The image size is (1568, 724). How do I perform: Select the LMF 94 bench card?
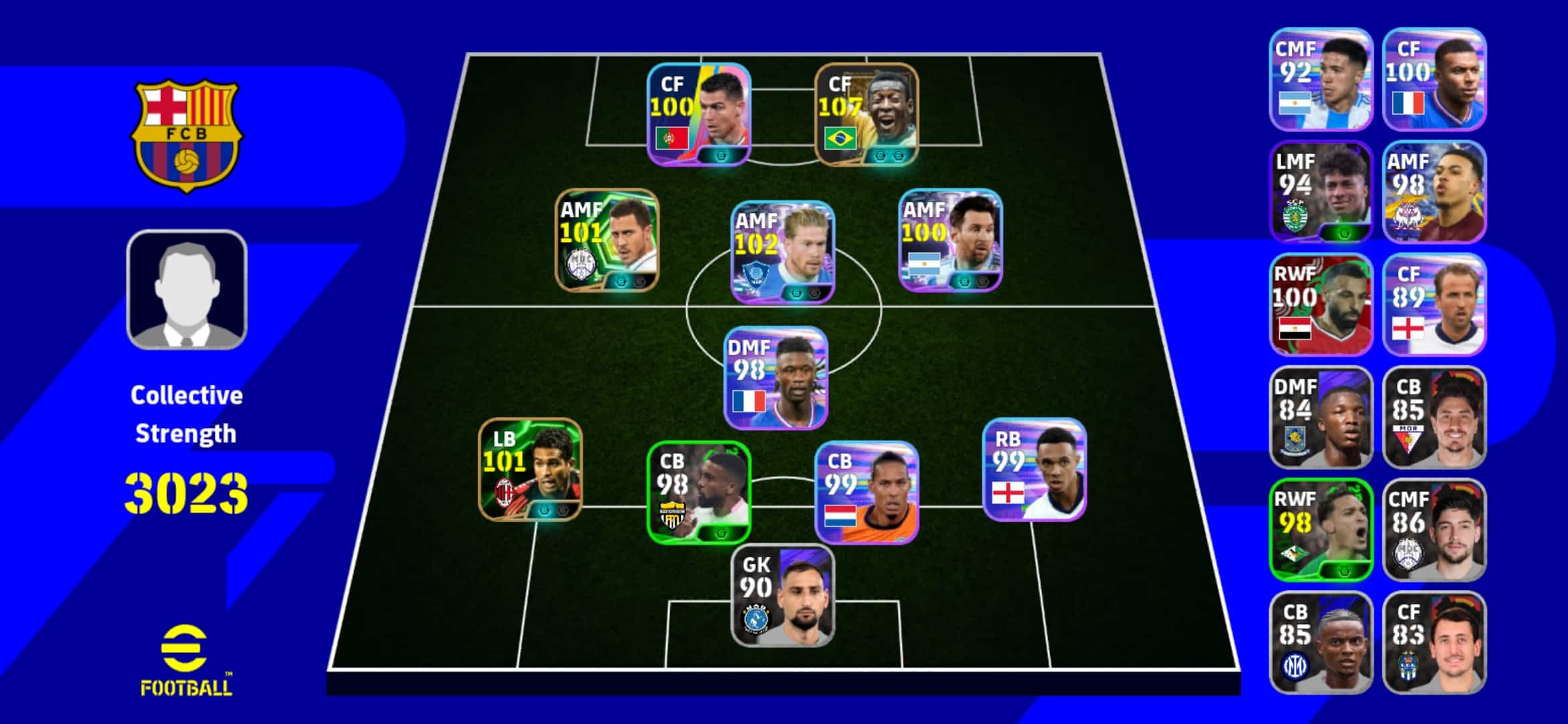[1321, 192]
